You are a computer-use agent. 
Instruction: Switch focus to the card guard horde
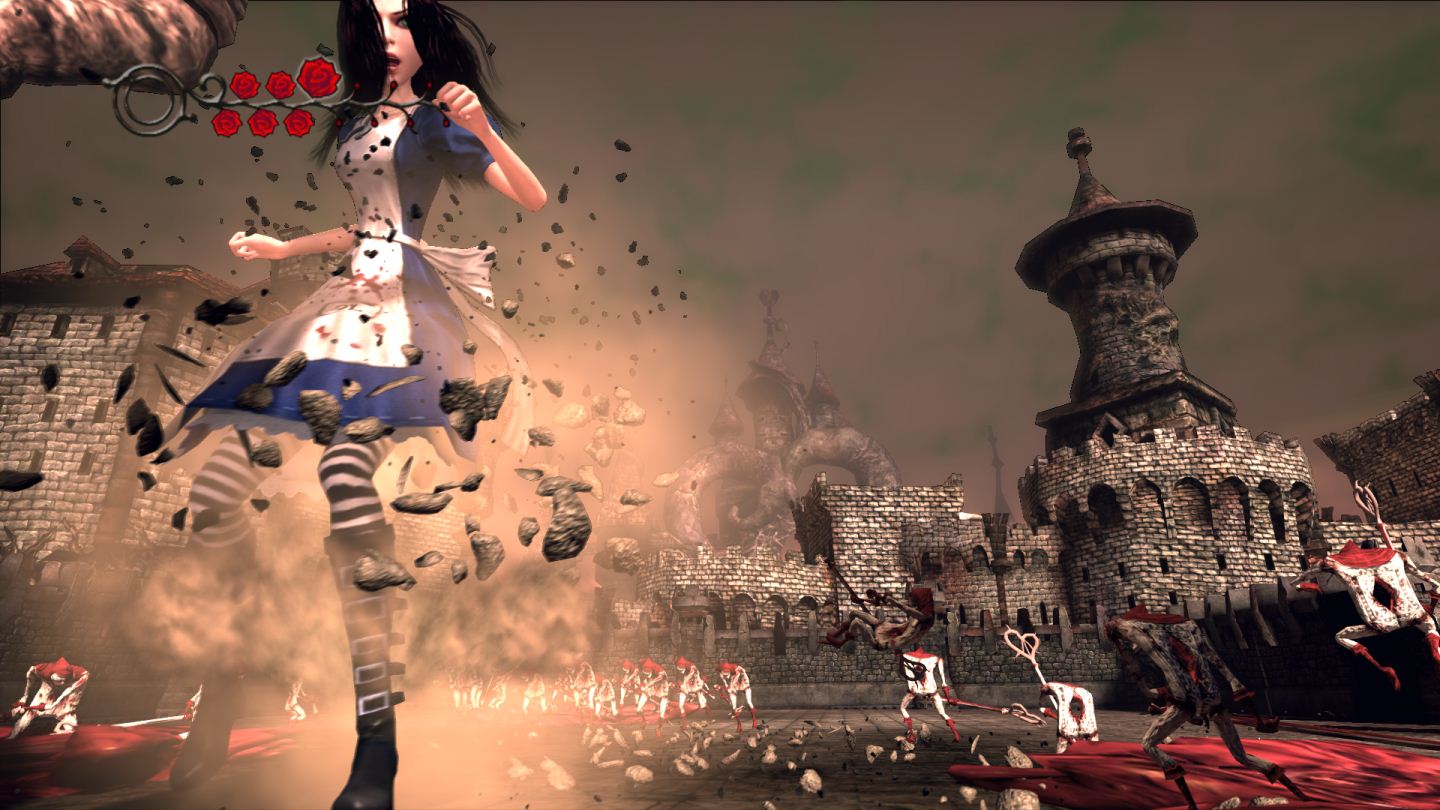click(600, 690)
